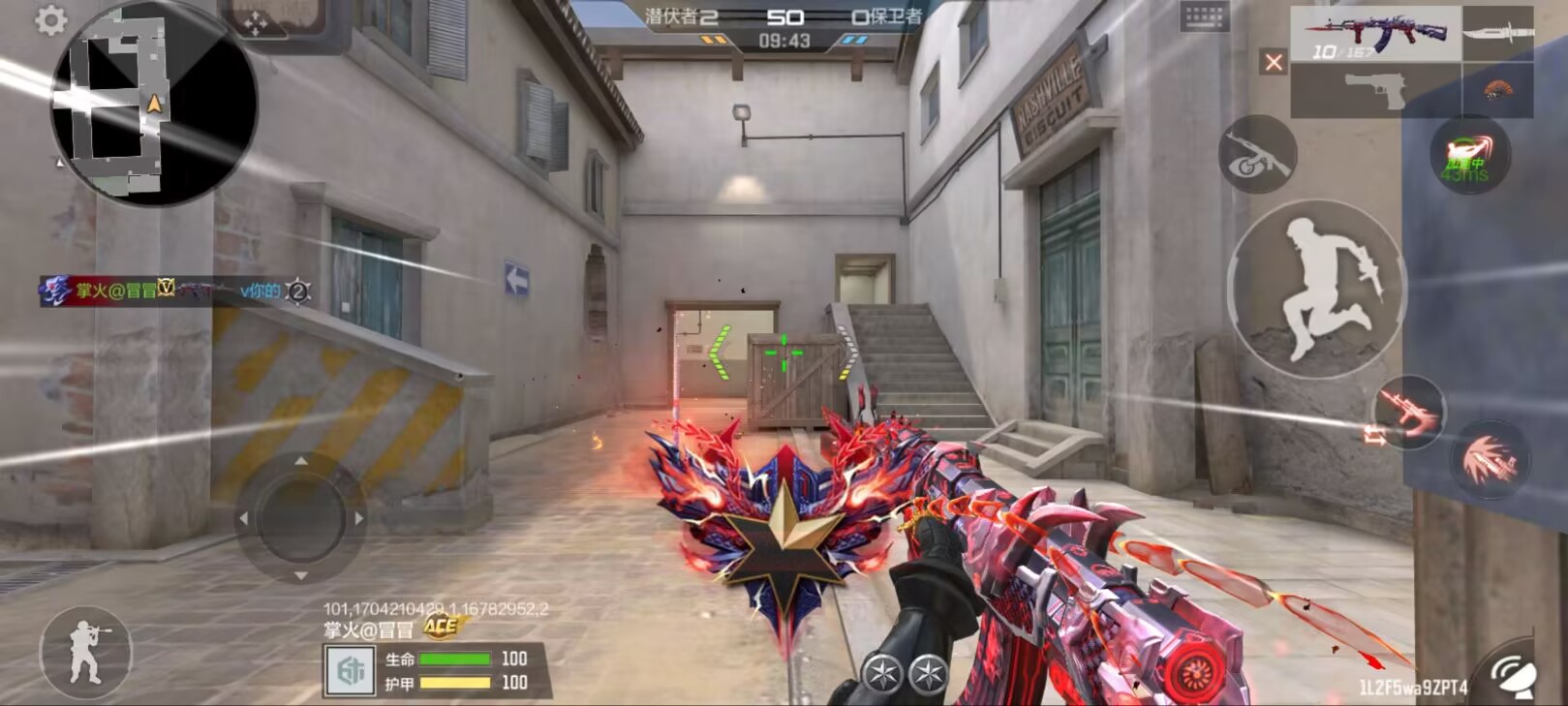Click the player avatar beside health bar
This screenshot has width=1568, height=706.
tap(350, 671)
